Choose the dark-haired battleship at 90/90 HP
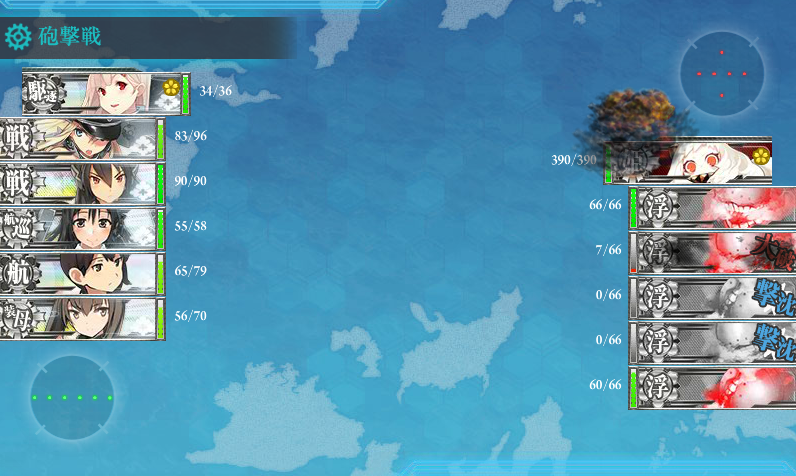The width and height of the screenshot is (796, 476). [80, 183]
